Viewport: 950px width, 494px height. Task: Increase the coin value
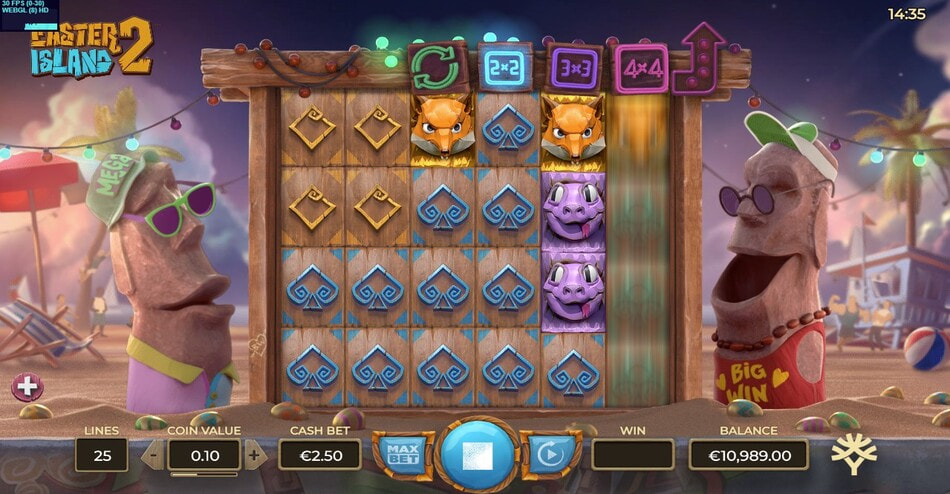click(254, 456)
